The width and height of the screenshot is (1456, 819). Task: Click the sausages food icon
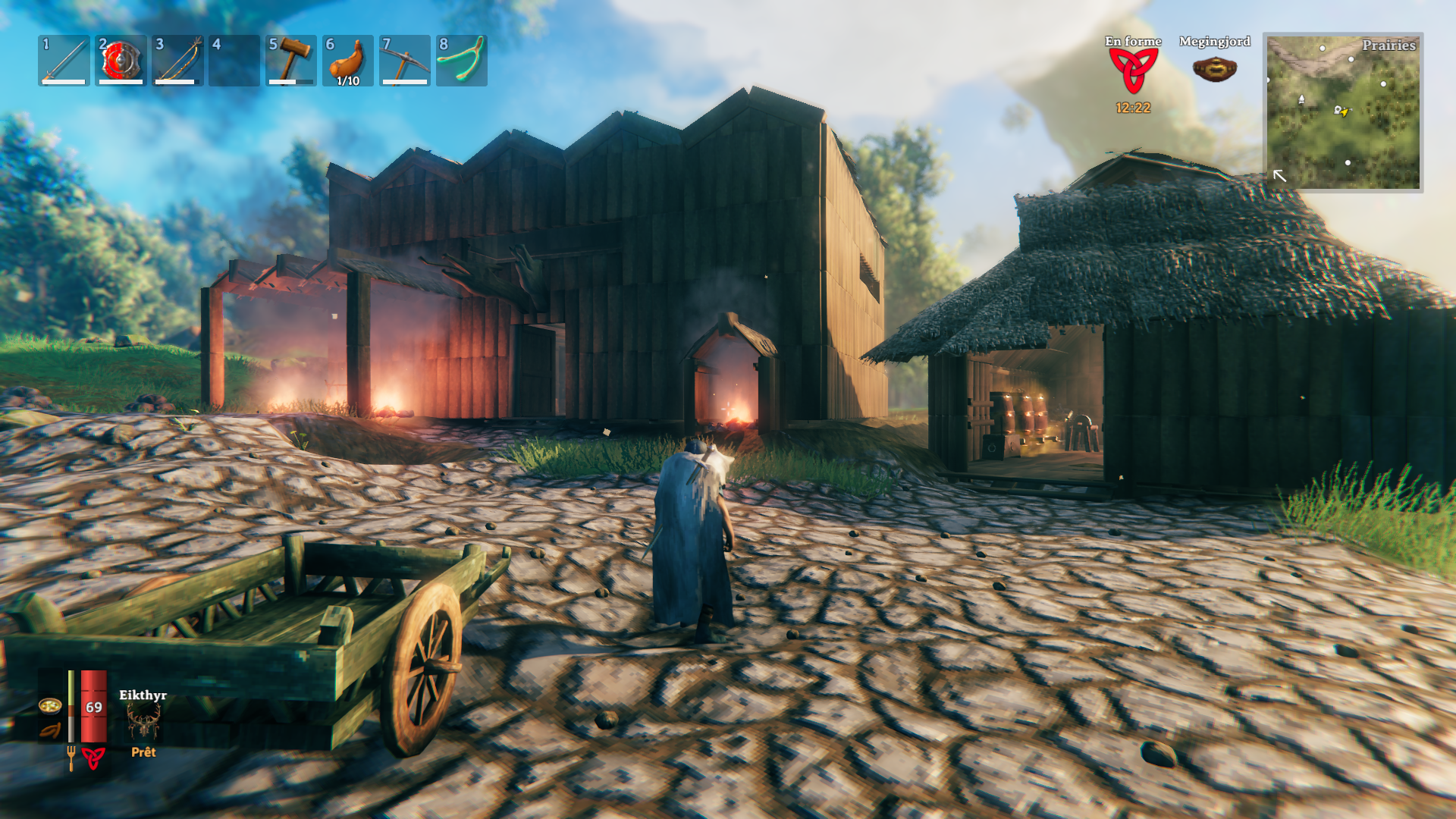tap(50, 731)
